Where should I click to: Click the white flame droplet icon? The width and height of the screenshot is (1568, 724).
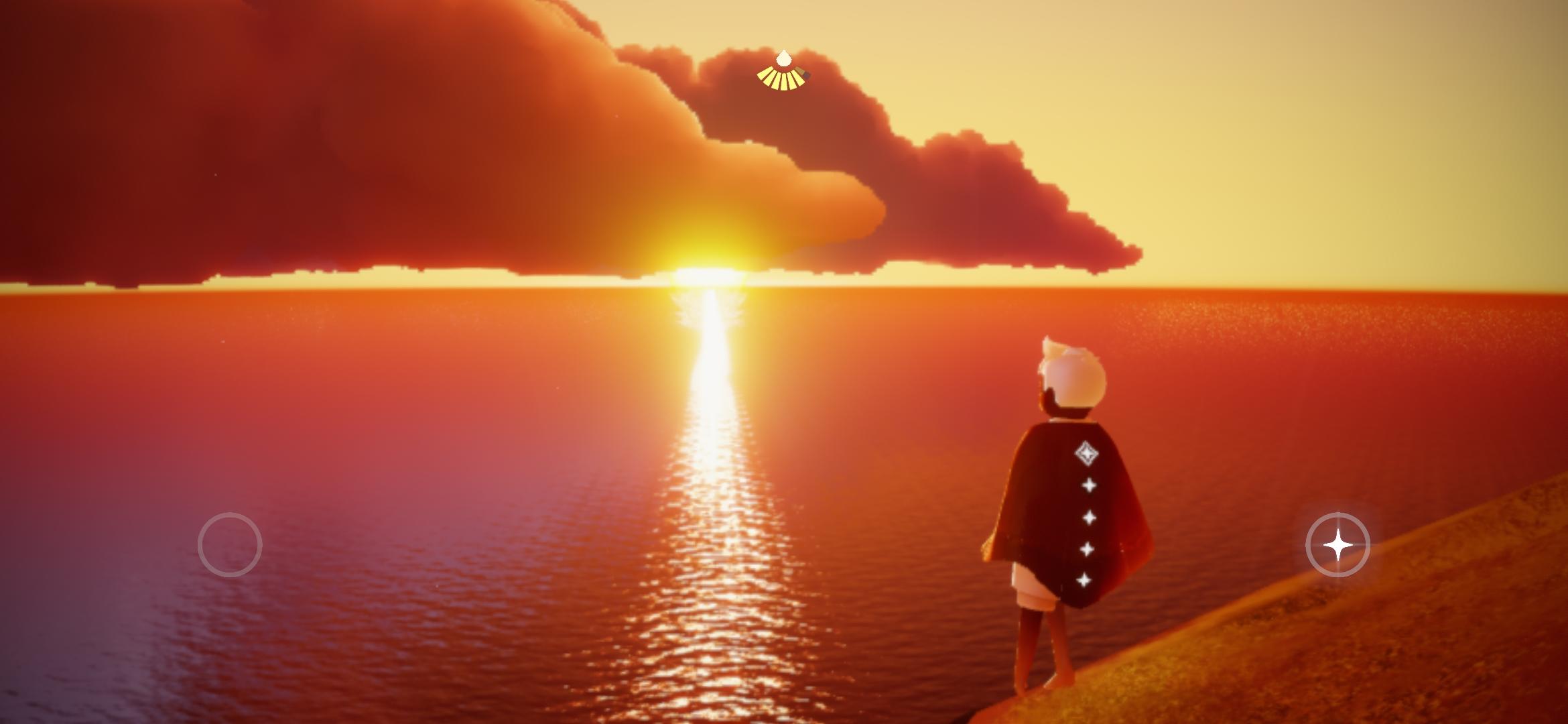[783, 59]
